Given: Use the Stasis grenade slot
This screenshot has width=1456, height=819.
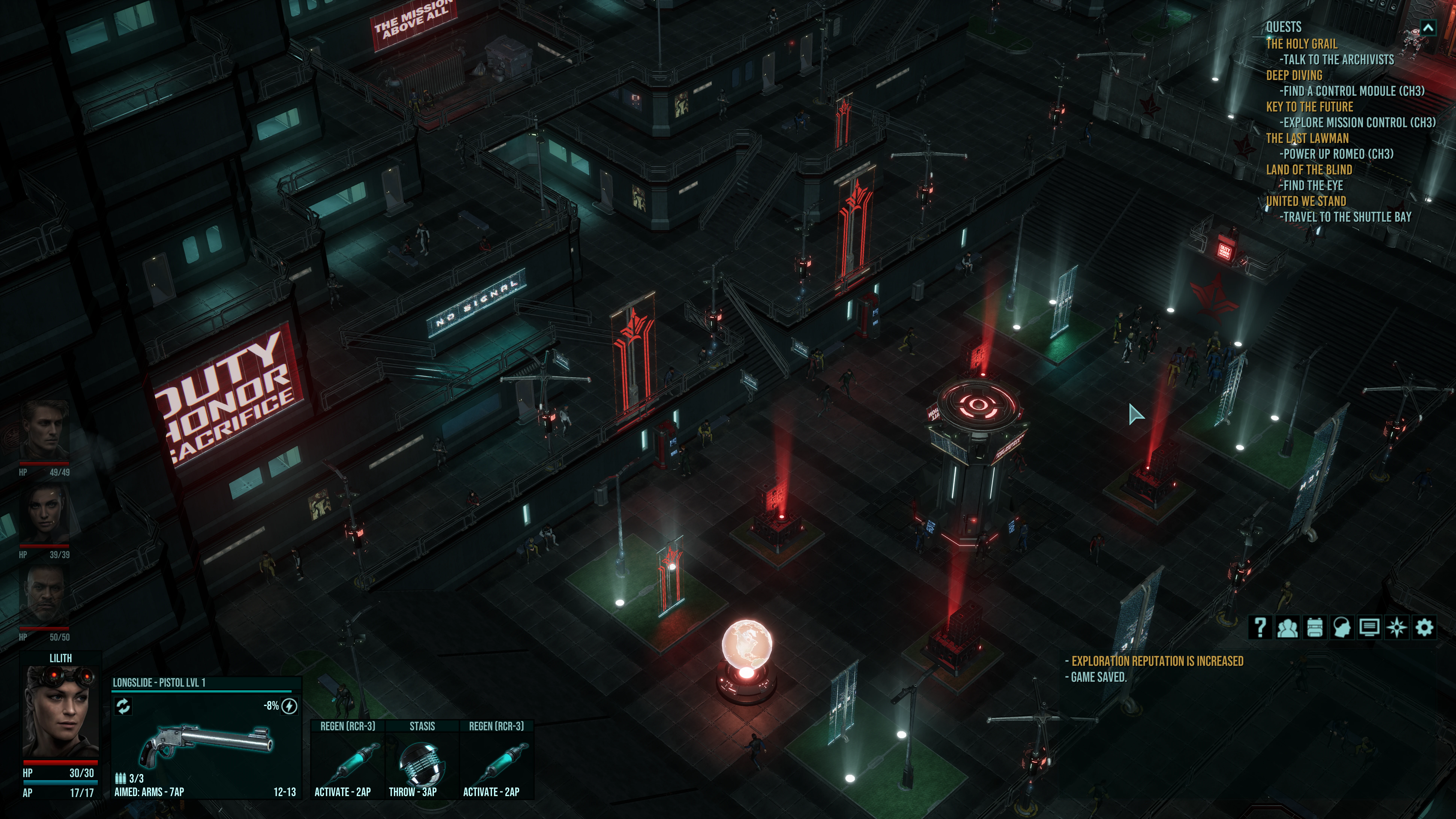Looking at the screenshot, I should click(x=422, y=760).
